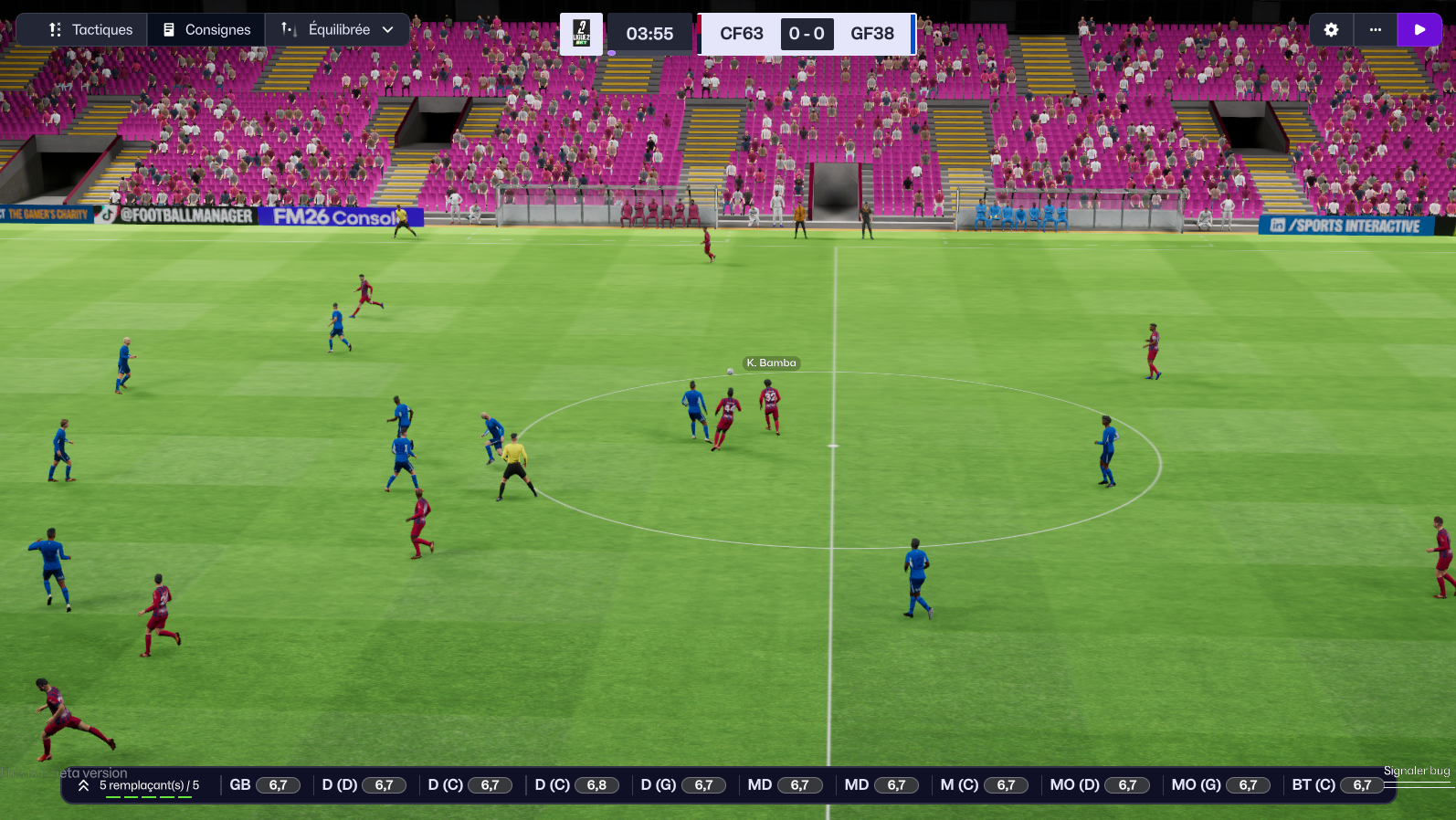The image size is (1456, 820).
Task: Open the three-dots more options menu
Action: (x=1375, y=30)
